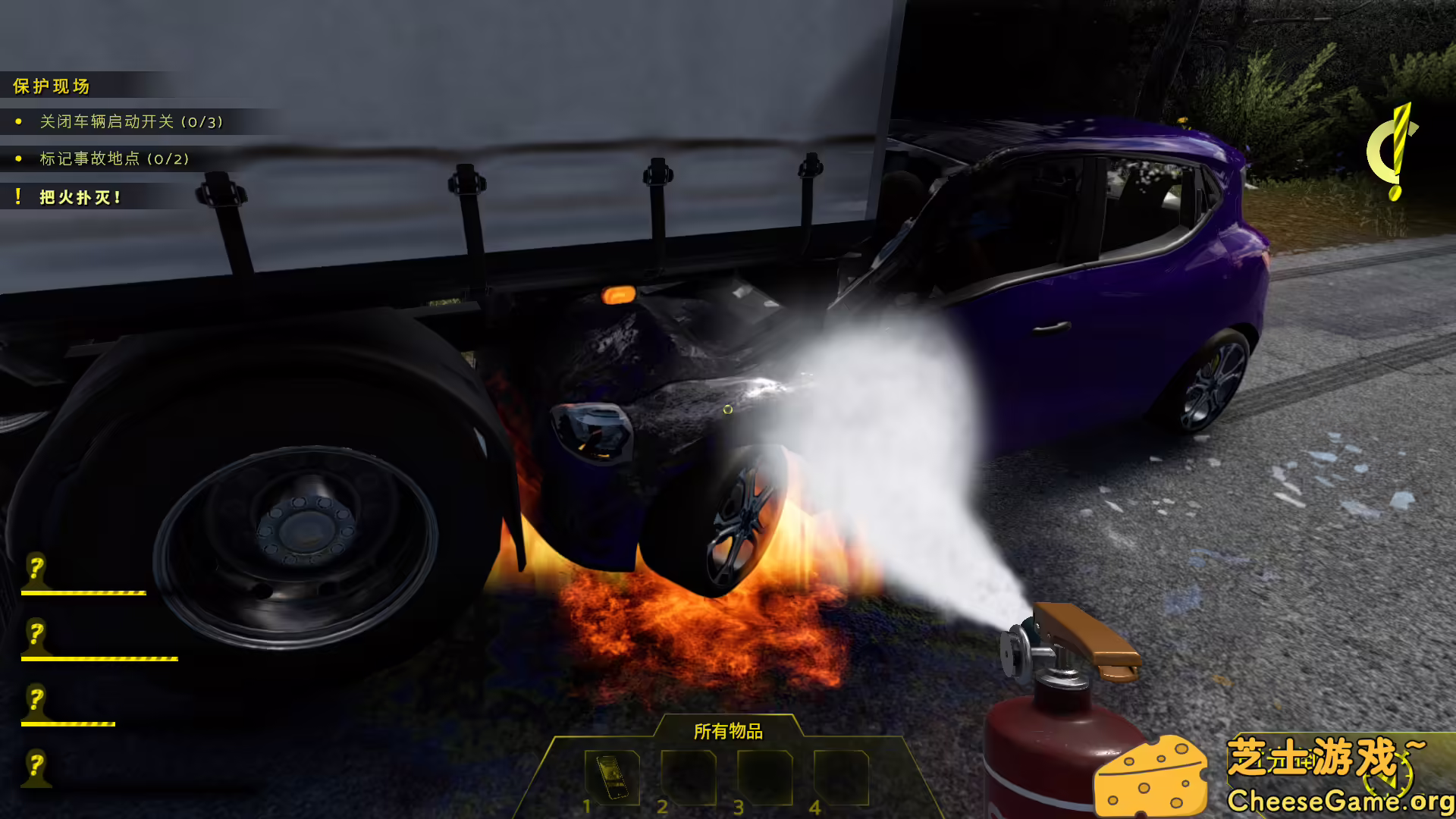Click the yellow bullet beside 关闭车辆启动开关 objective
This screenshot has height=819, width=1456.
19,121
